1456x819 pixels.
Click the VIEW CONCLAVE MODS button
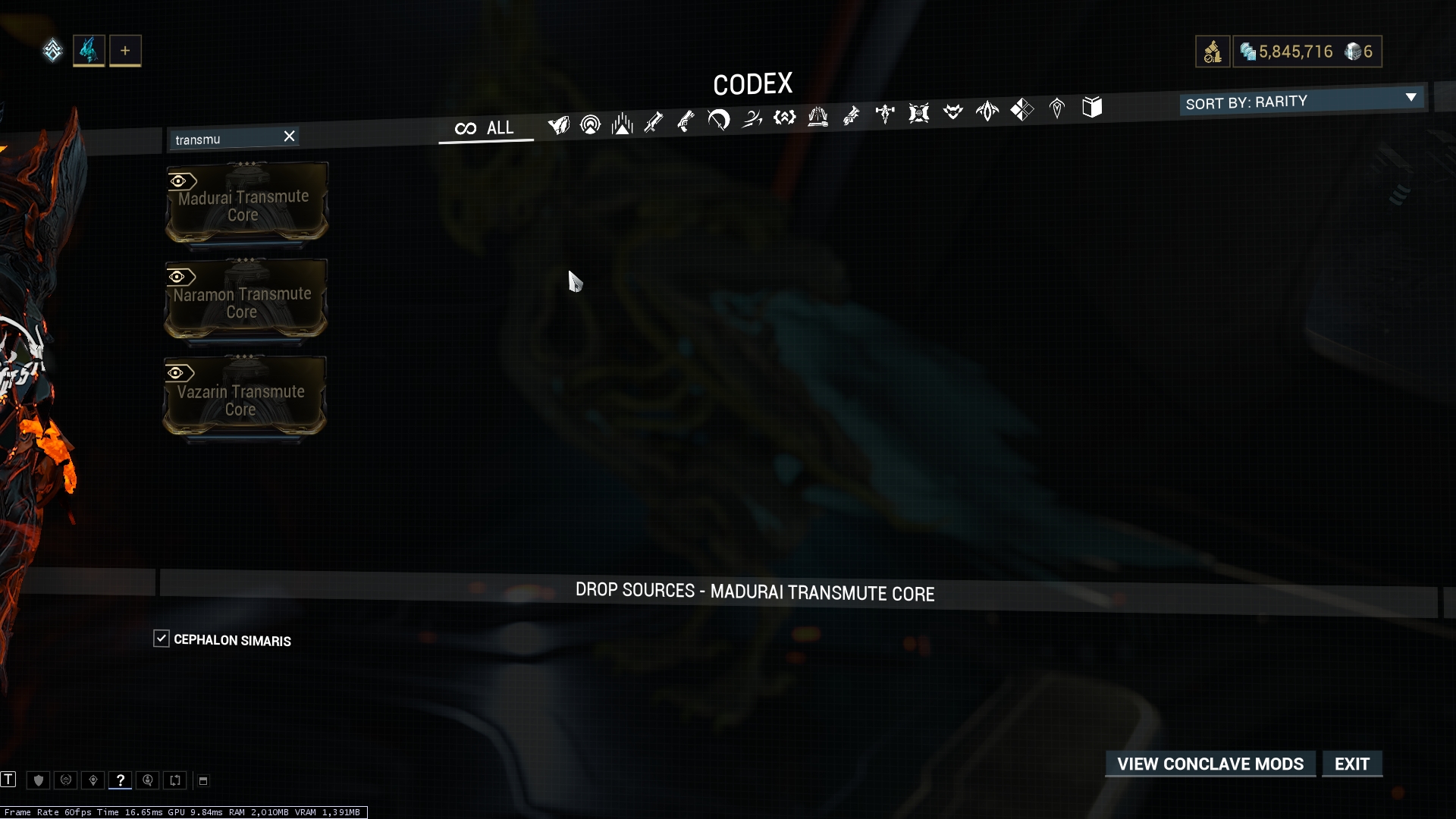1210,764
